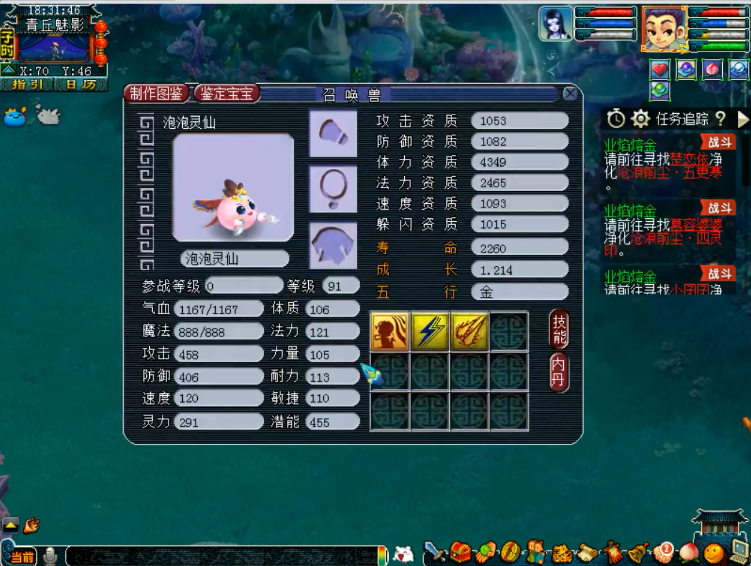This screenshot has height=566, width=751.
Task: Select the summoned pet portrait
Action: (556, 24)
